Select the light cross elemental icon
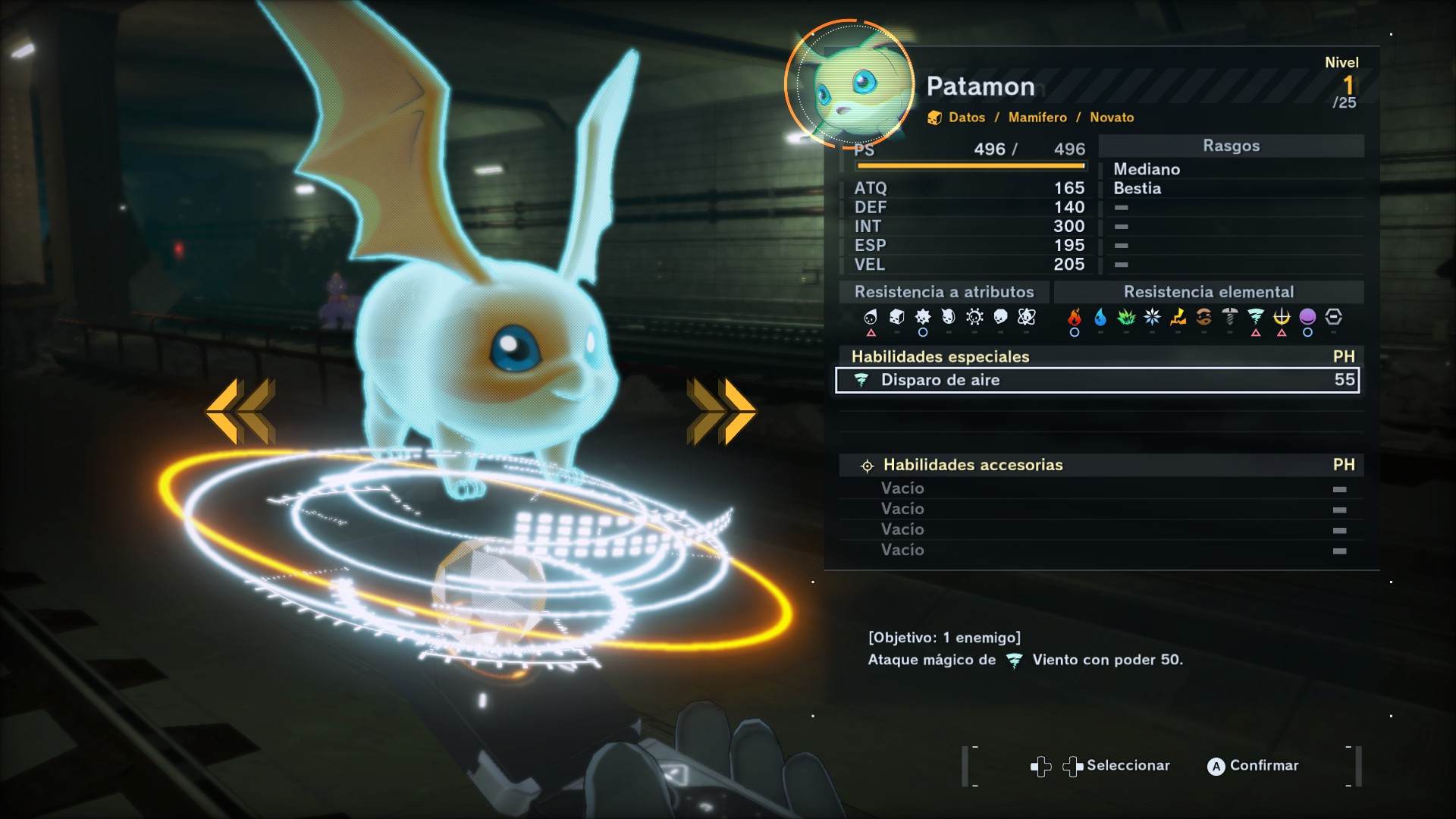The image size is (1456, 819). coord(1280,318)
